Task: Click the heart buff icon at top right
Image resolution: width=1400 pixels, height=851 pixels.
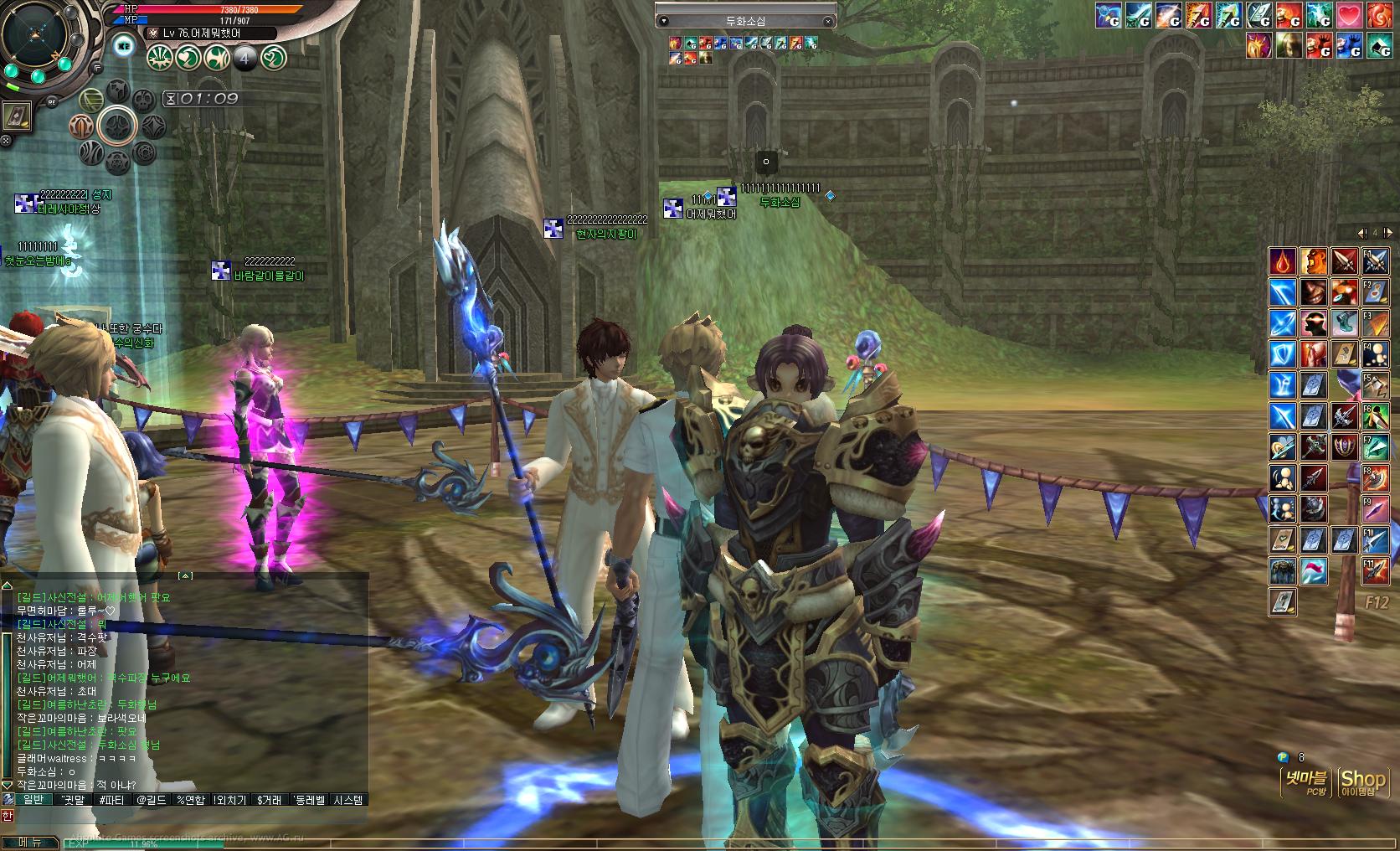Action: click(1349, 15)
